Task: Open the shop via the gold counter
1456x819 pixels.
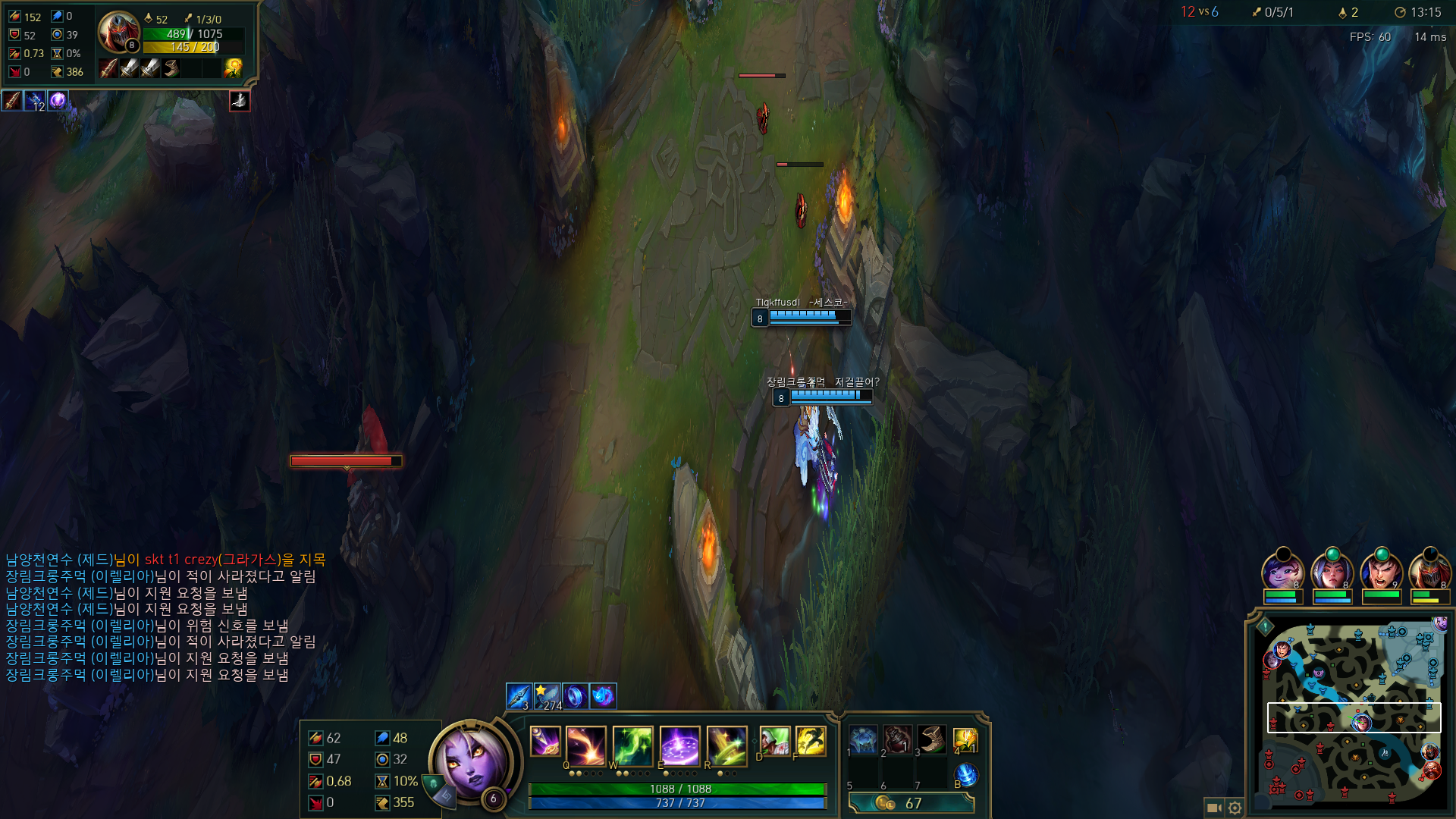Action: click(911, 802)
